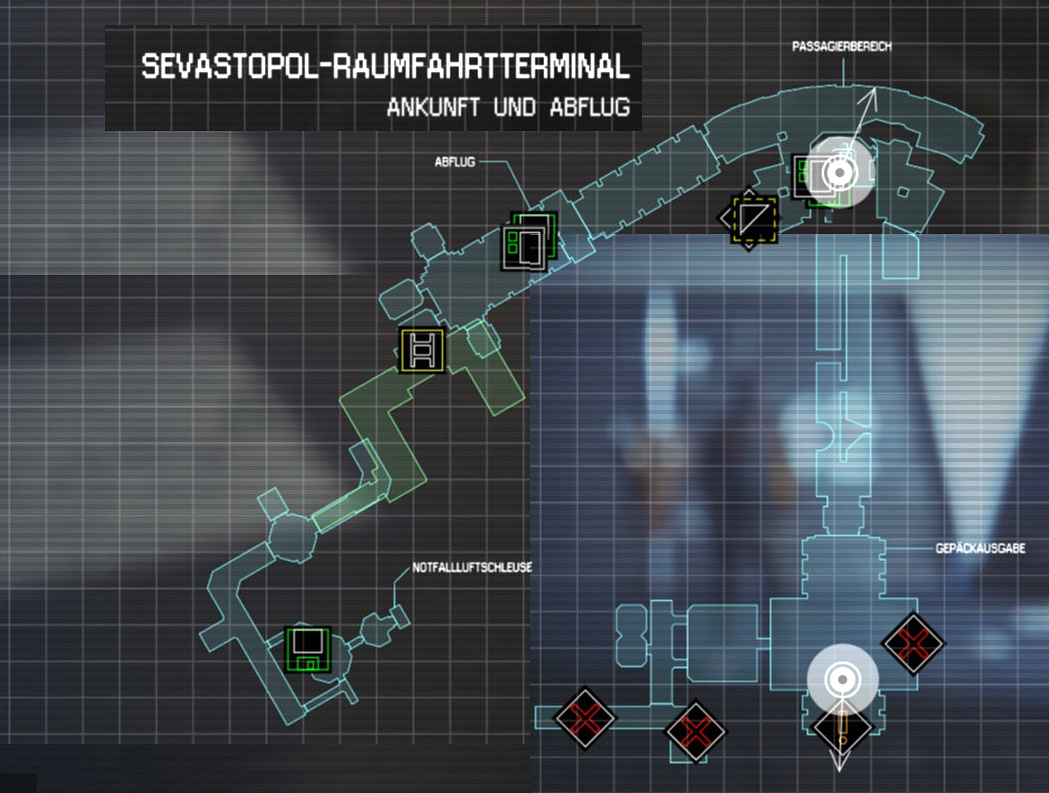The image size is (1049, 793).
Task: Select the red X marker beside Gepäckausgabe room
Action: pyautogui.click(x=913, y=641)
